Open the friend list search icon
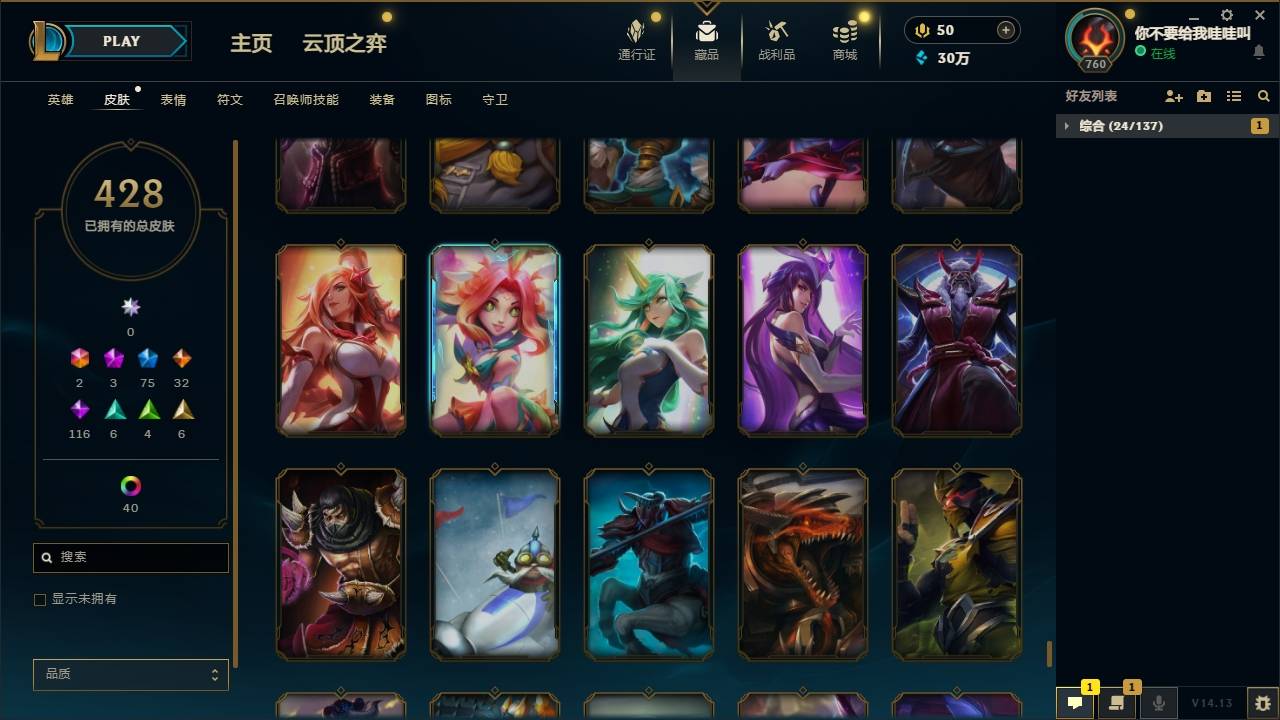 [x=1263, y=96]
